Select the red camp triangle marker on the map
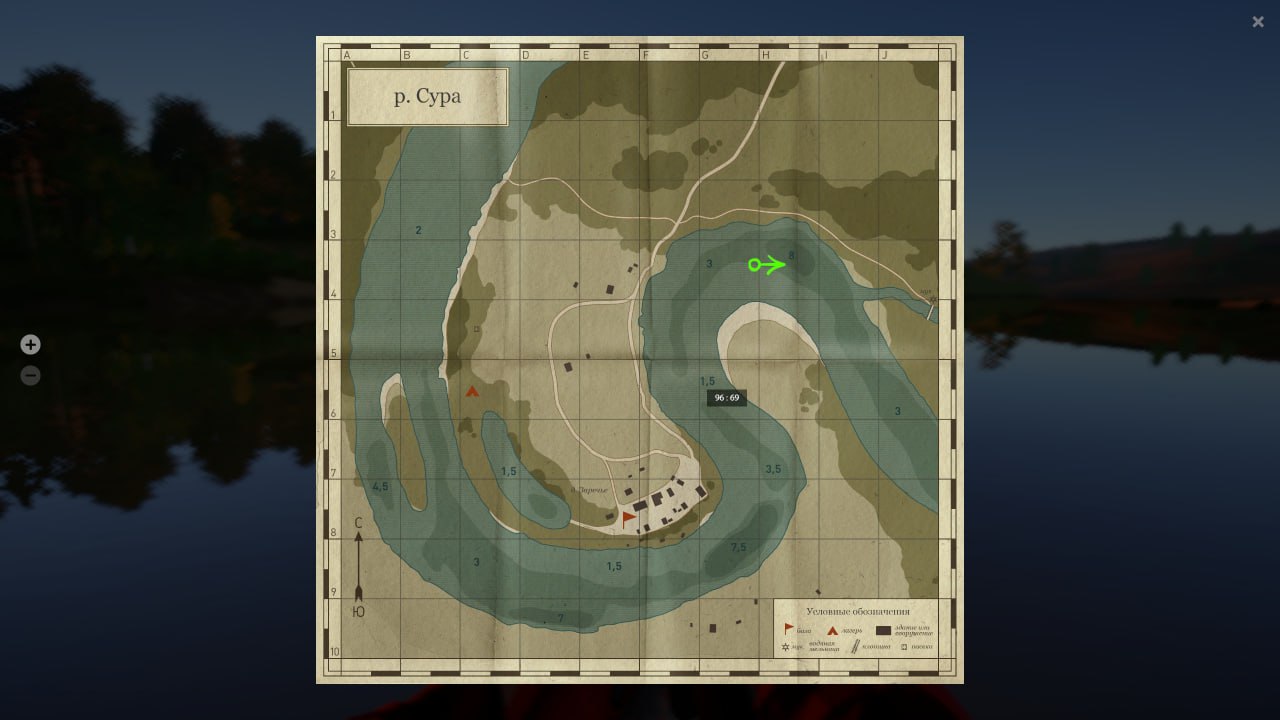 click(x=472, y=392)
